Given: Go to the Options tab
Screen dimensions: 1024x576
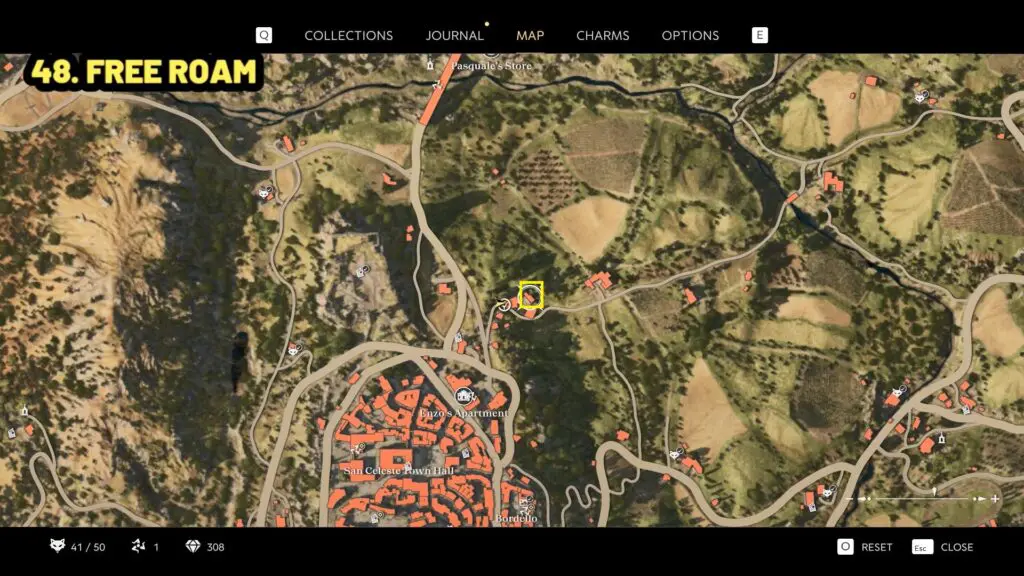Looking at the screenshot, I should pos(690,35).
